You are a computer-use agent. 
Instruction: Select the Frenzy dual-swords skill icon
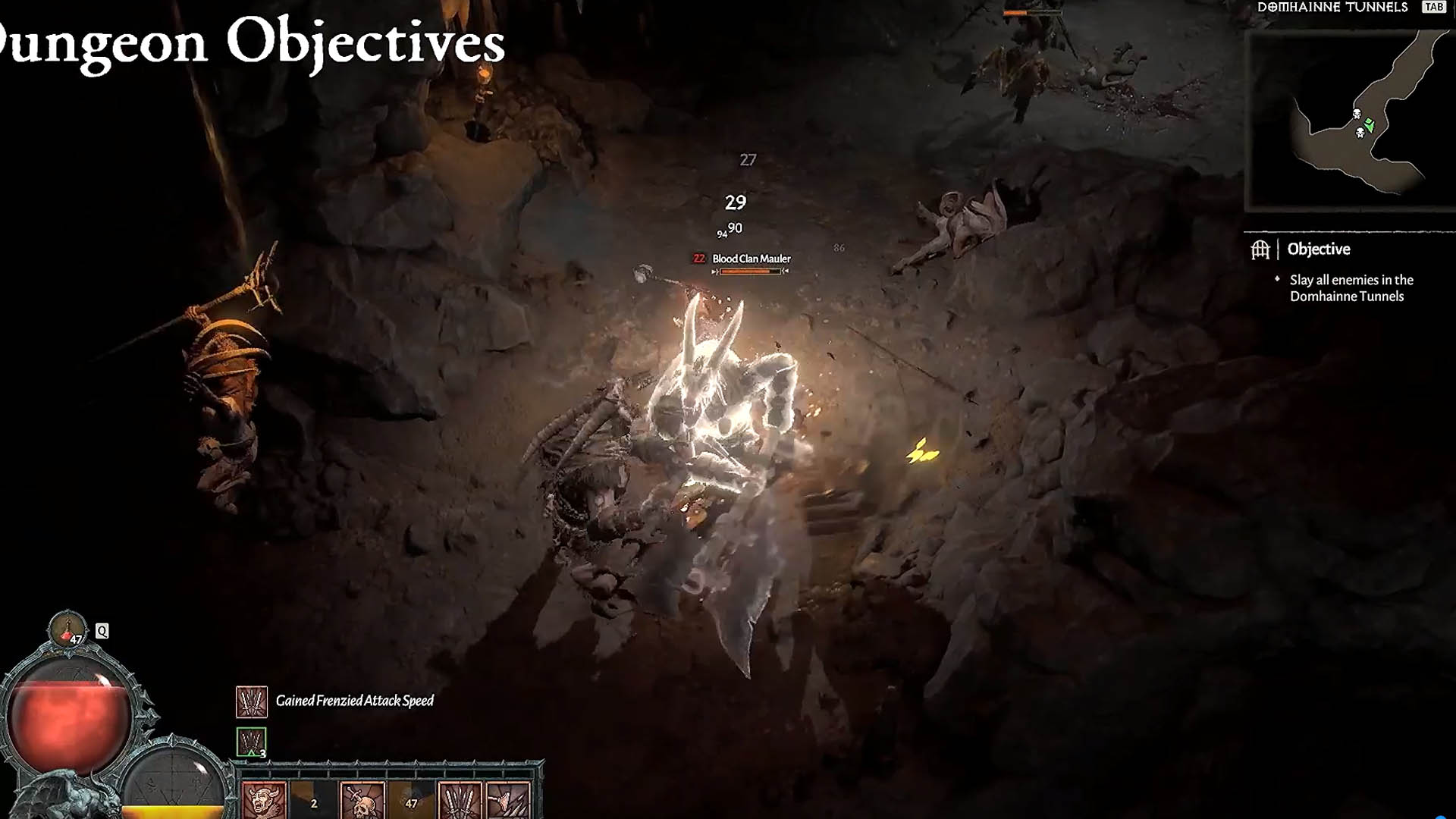(x=460, y=802)
